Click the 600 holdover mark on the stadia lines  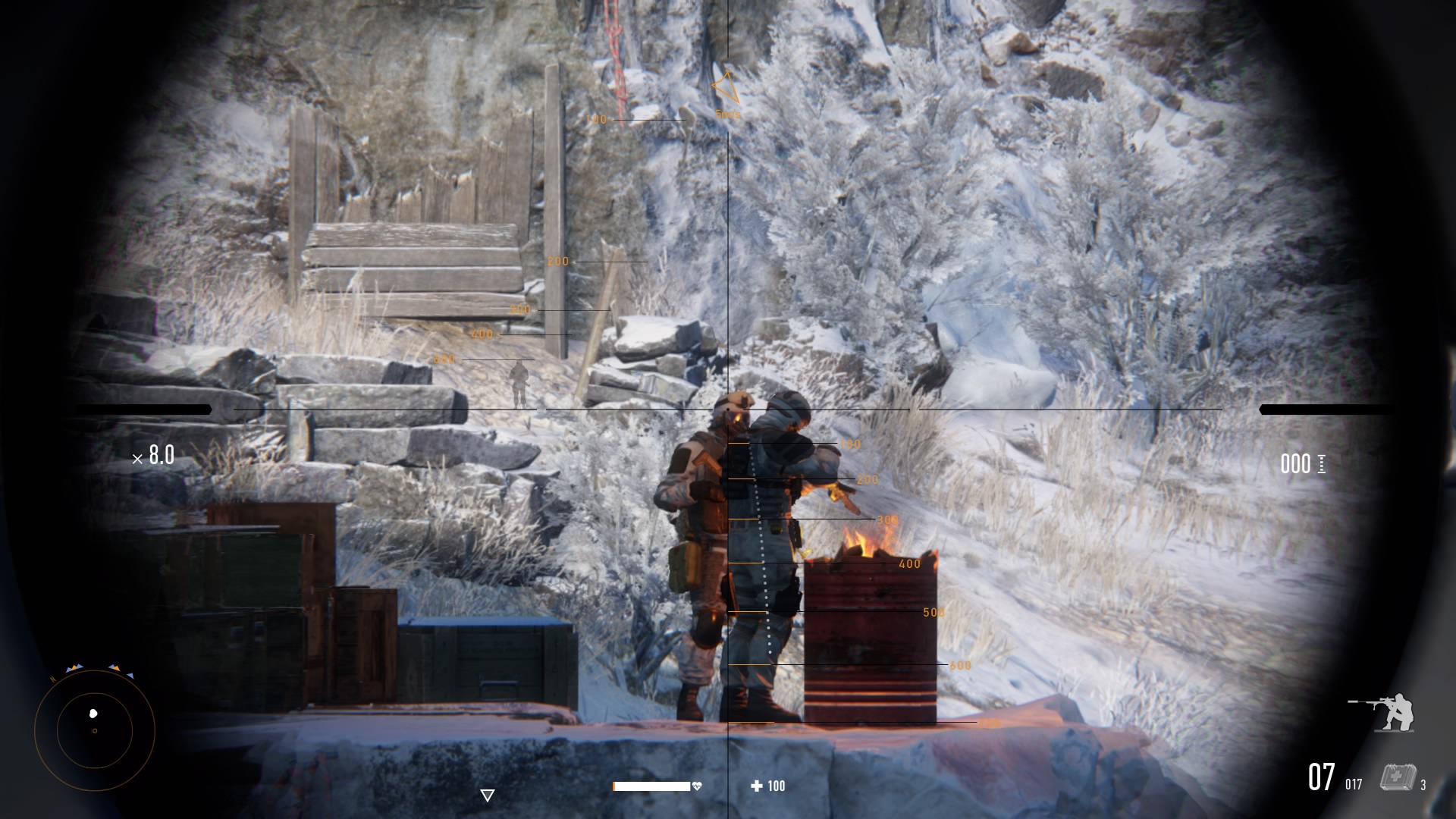960,666
